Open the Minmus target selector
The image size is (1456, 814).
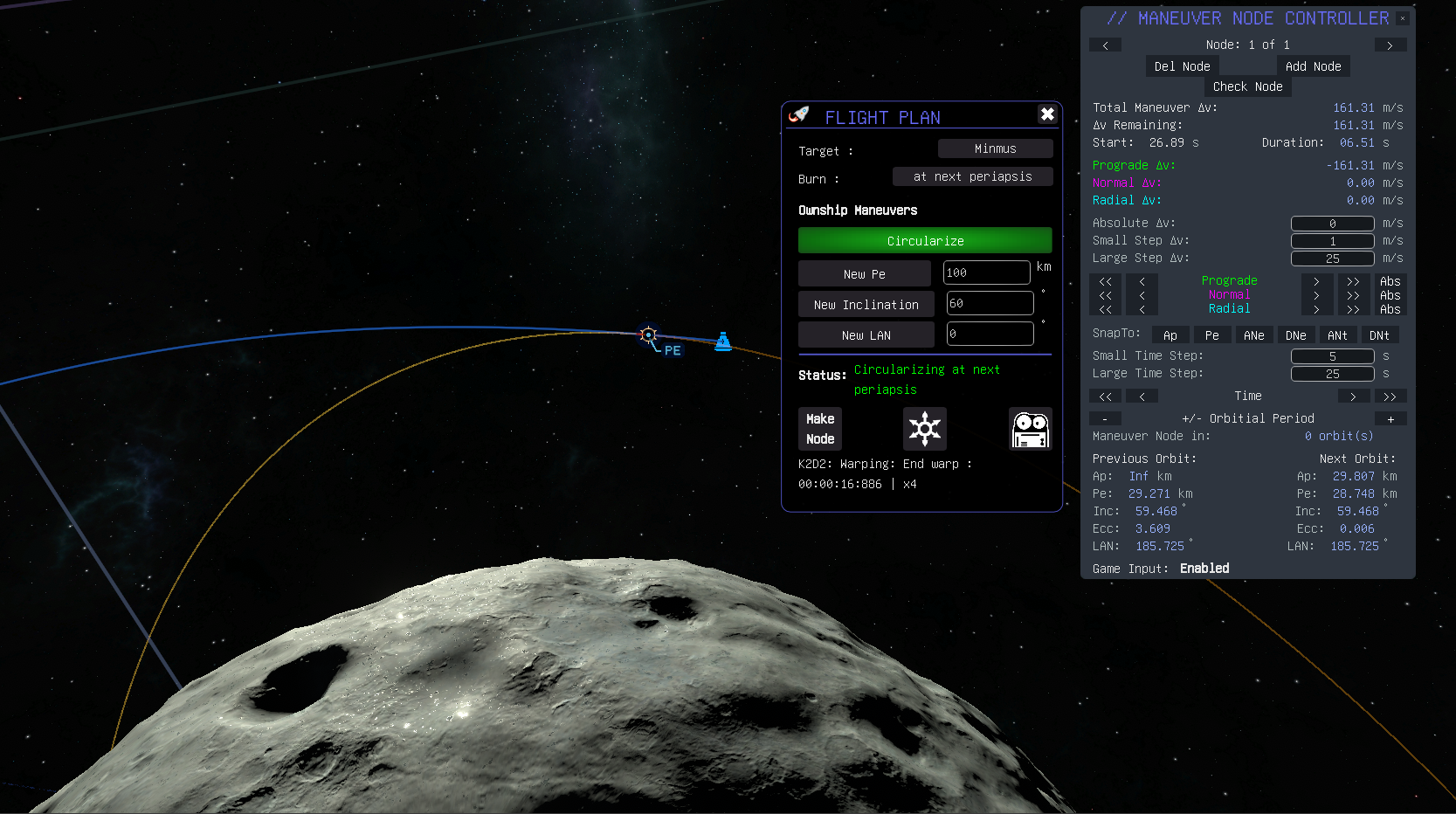click(x=995, y=149)
